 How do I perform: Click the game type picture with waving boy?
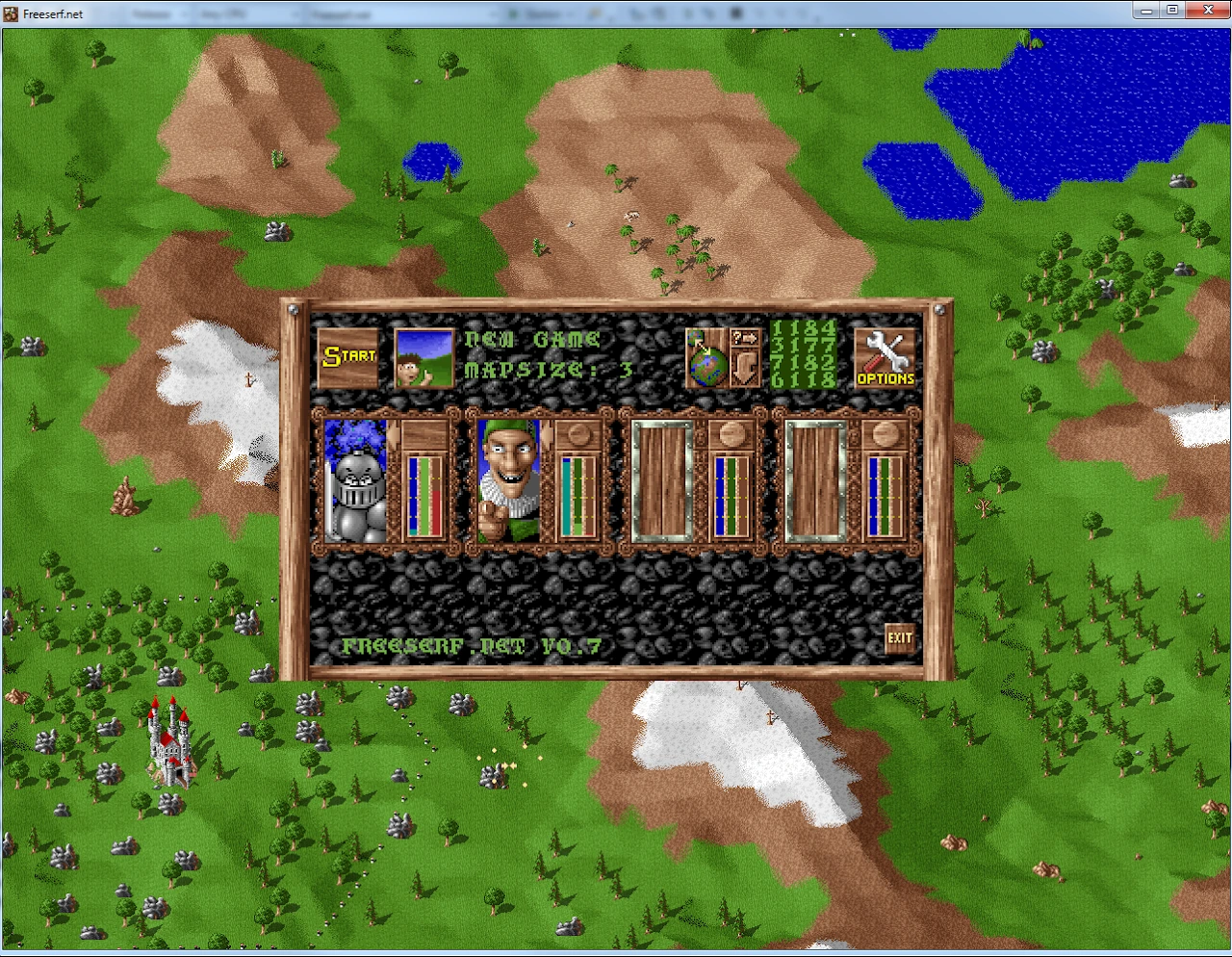click(x=424, y=358)
